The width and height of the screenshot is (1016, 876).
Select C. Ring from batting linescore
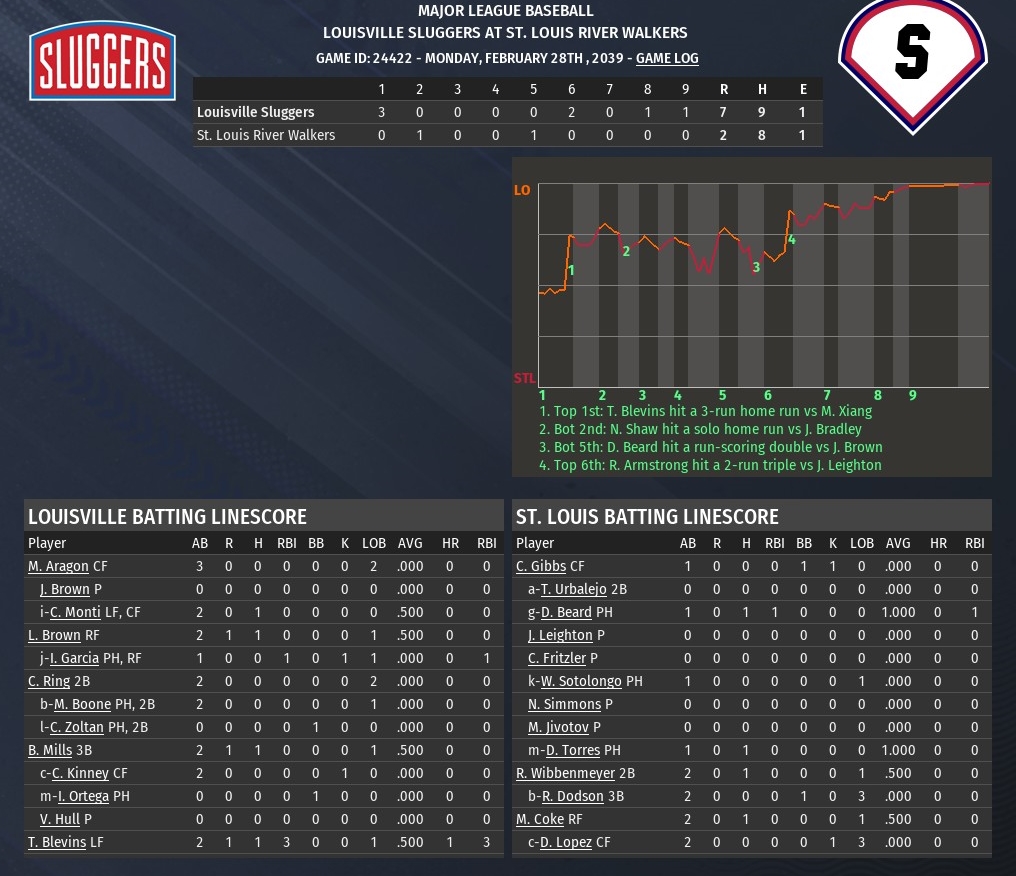coord(49,681)
